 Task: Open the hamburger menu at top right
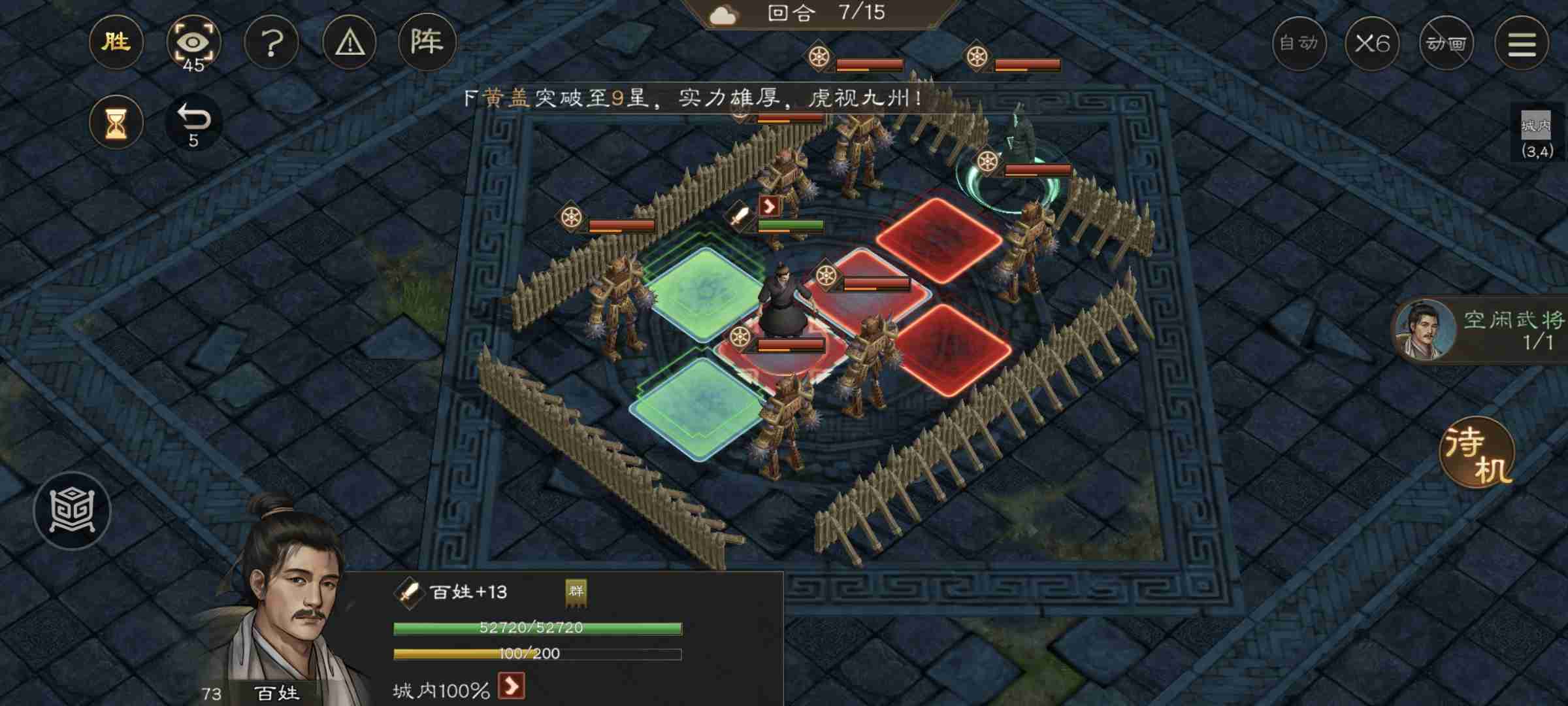1522,42
